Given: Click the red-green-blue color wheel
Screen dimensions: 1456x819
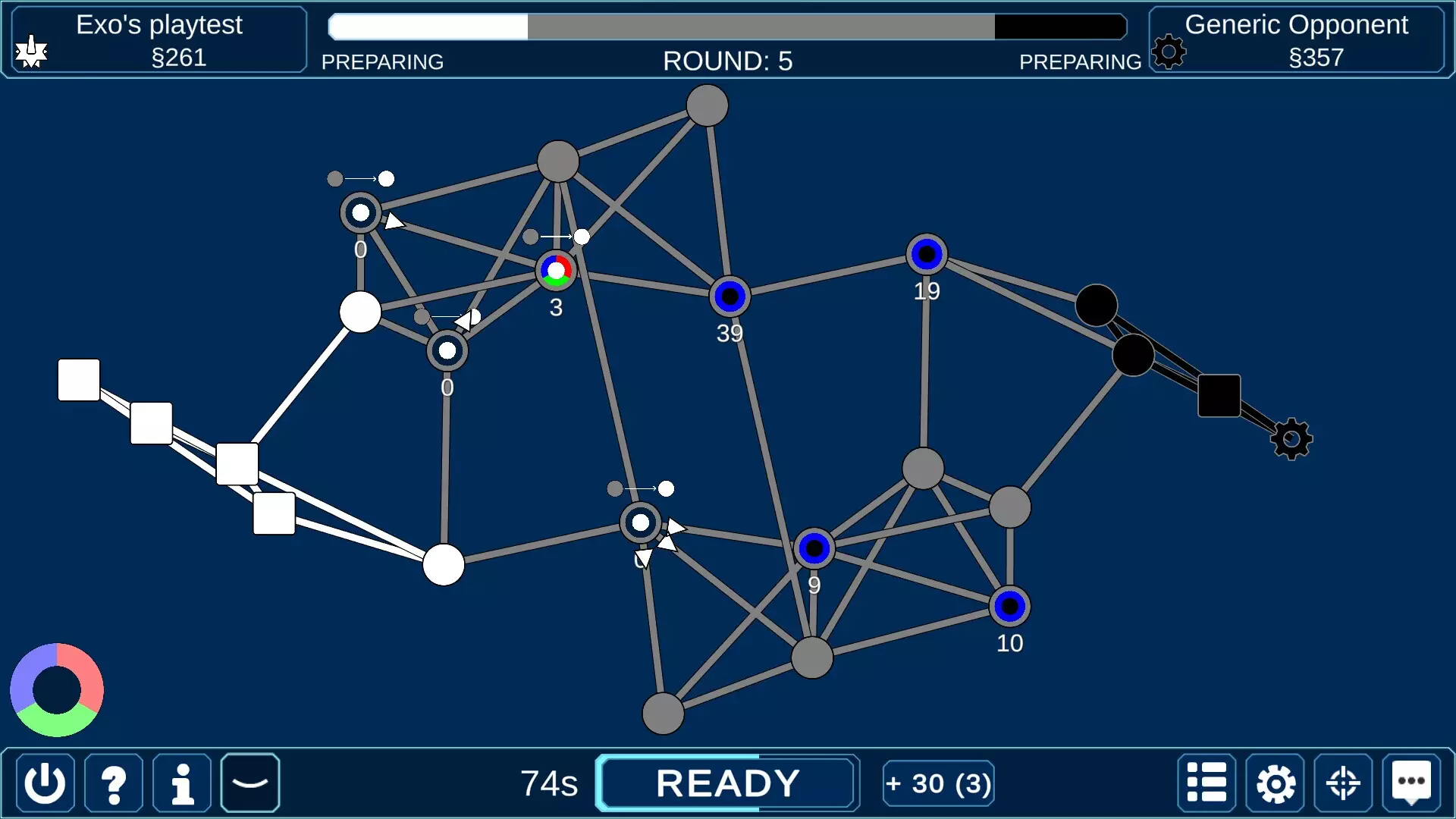Looking at the screenshot, I should click(x=57, y=690).
